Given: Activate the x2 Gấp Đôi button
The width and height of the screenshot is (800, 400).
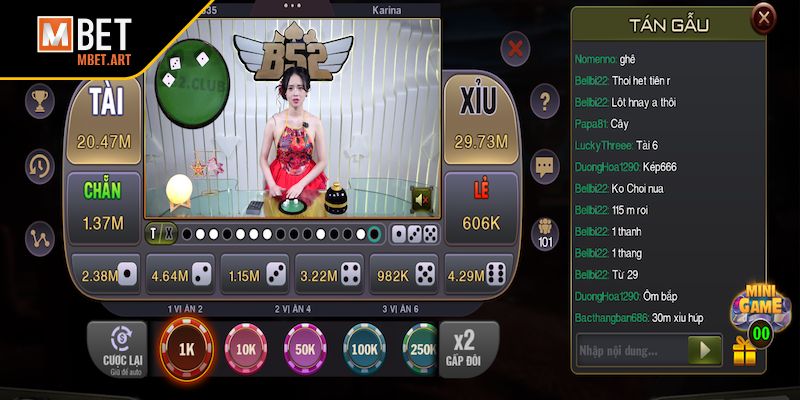Looking at the screenshot, I should coord(463,349).
